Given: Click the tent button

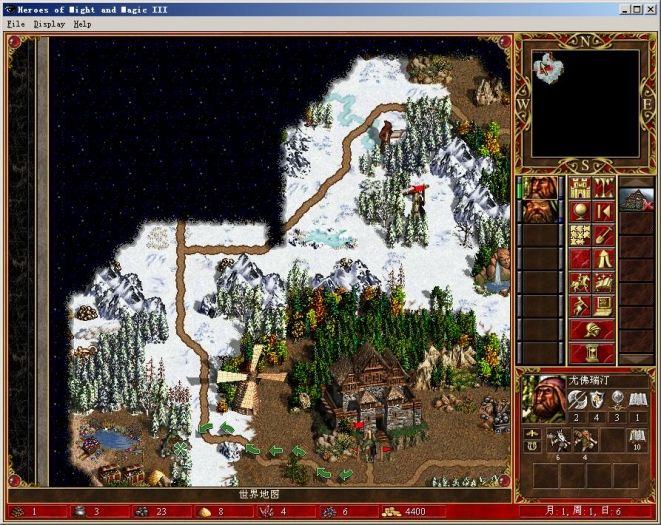Looking at the screenshot, I should point(603,258).
